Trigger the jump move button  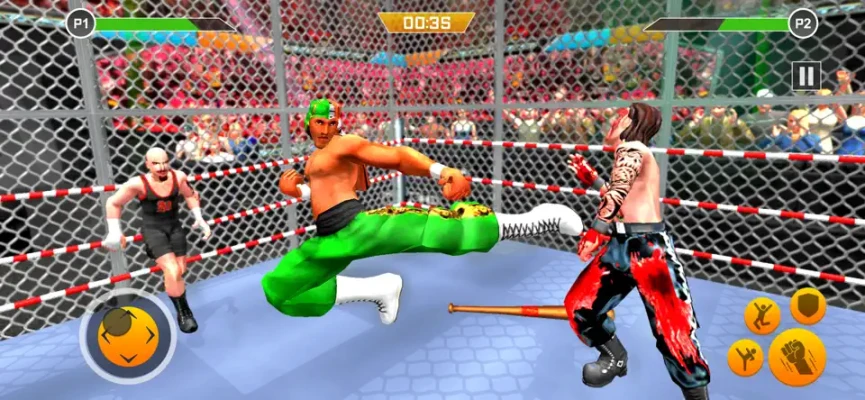click(762, 316)
